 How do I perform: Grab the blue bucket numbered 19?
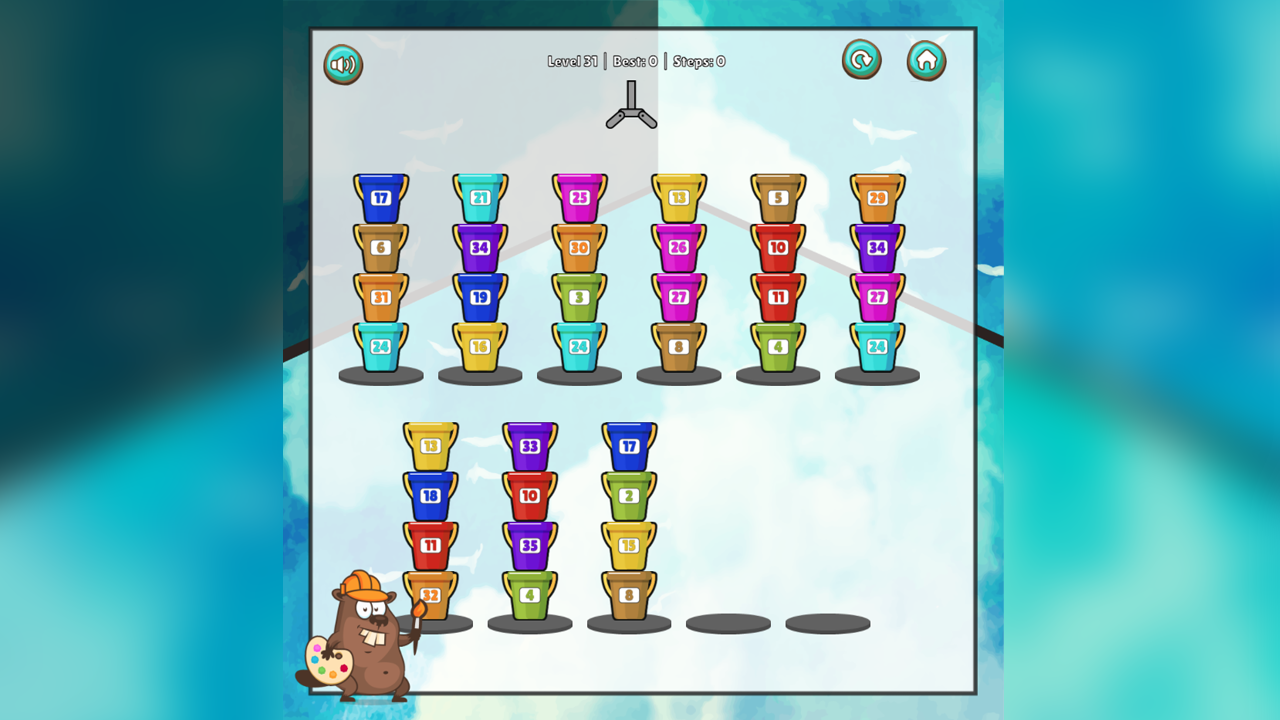480,296
